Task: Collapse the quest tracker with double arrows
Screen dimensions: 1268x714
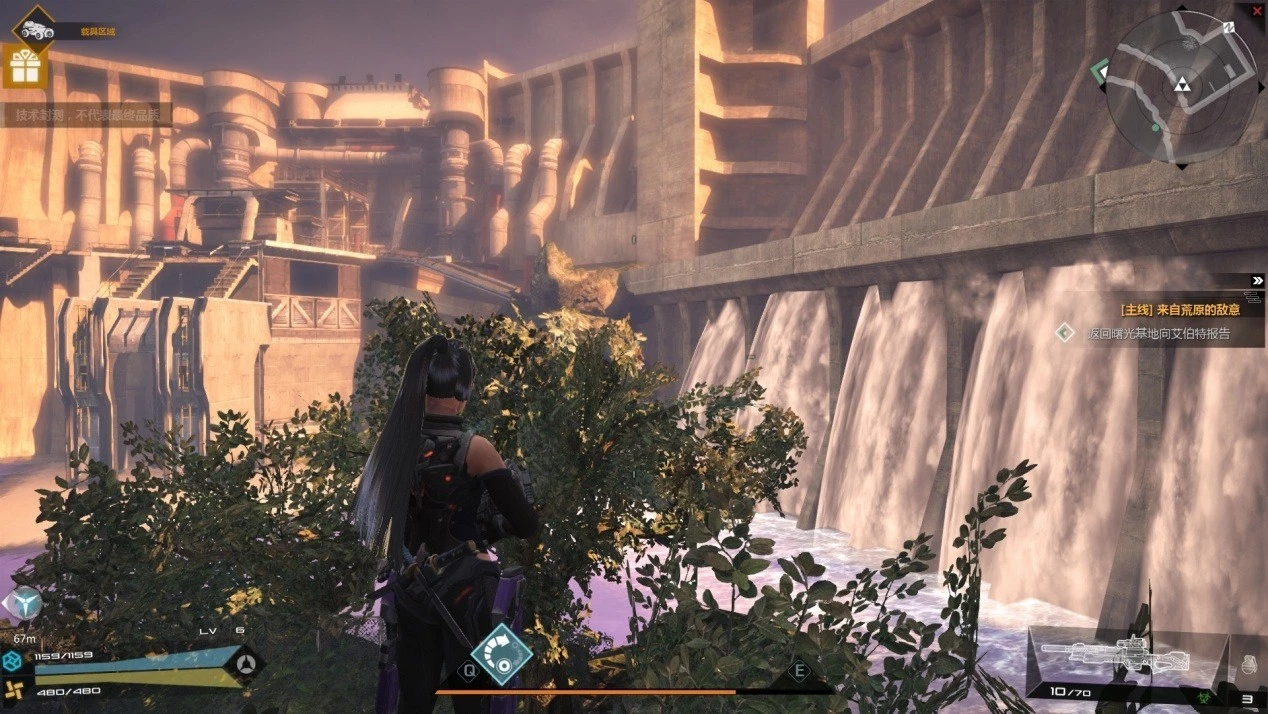Action: [x=1257, y=281]
